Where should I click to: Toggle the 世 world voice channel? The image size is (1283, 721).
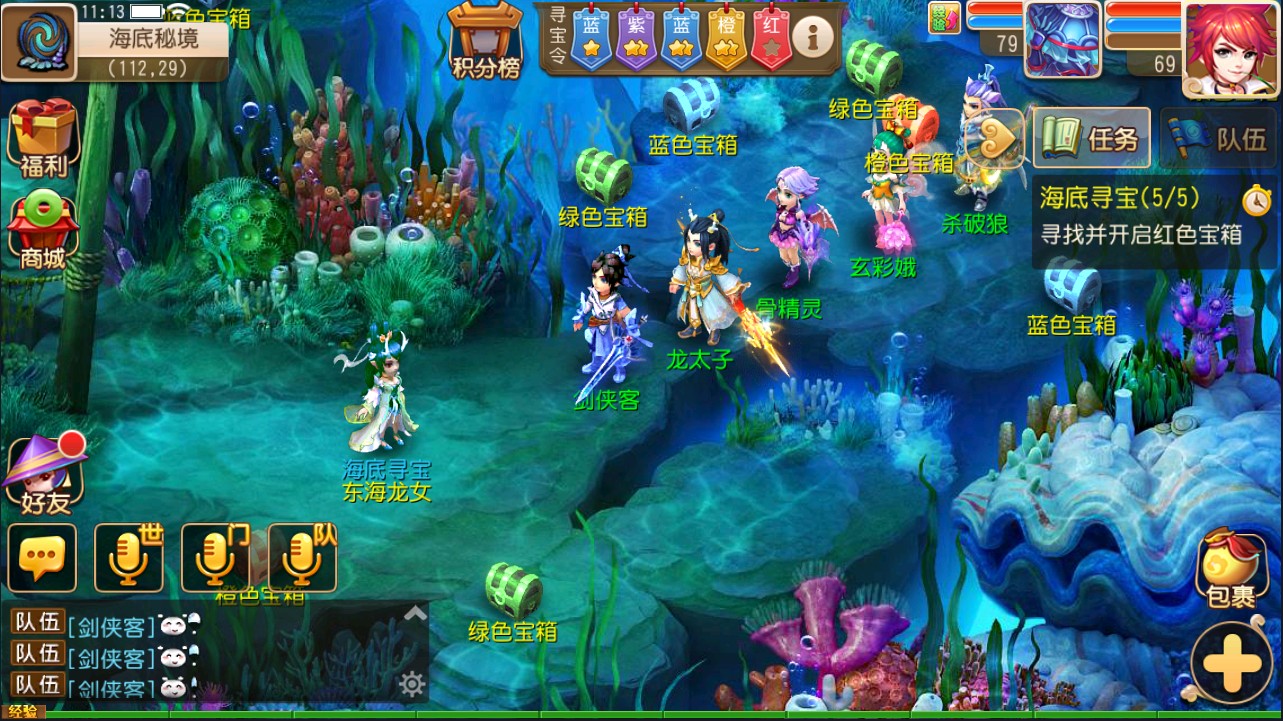(128, 557)
